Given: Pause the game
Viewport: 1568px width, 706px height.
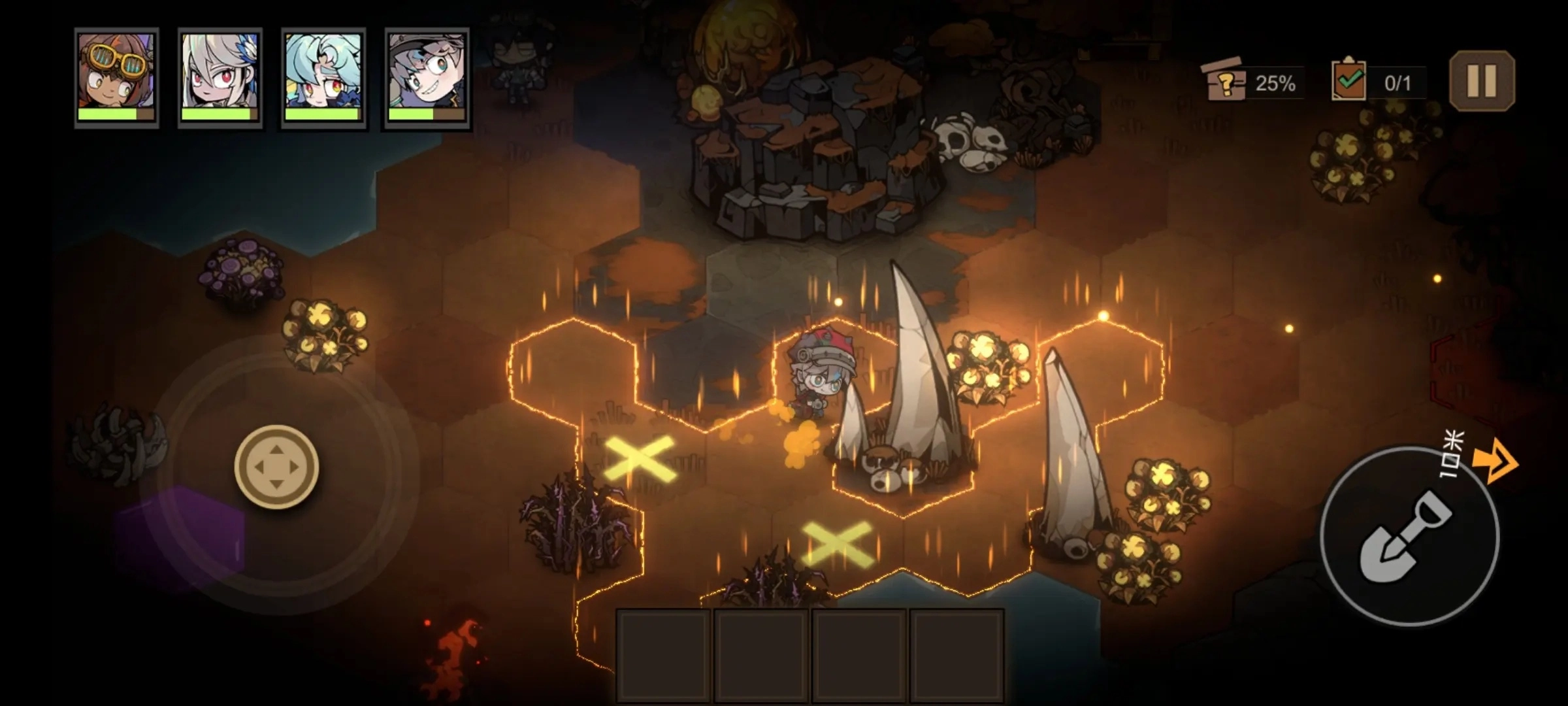Looking at the screenshot, I should click(1482, 81).
